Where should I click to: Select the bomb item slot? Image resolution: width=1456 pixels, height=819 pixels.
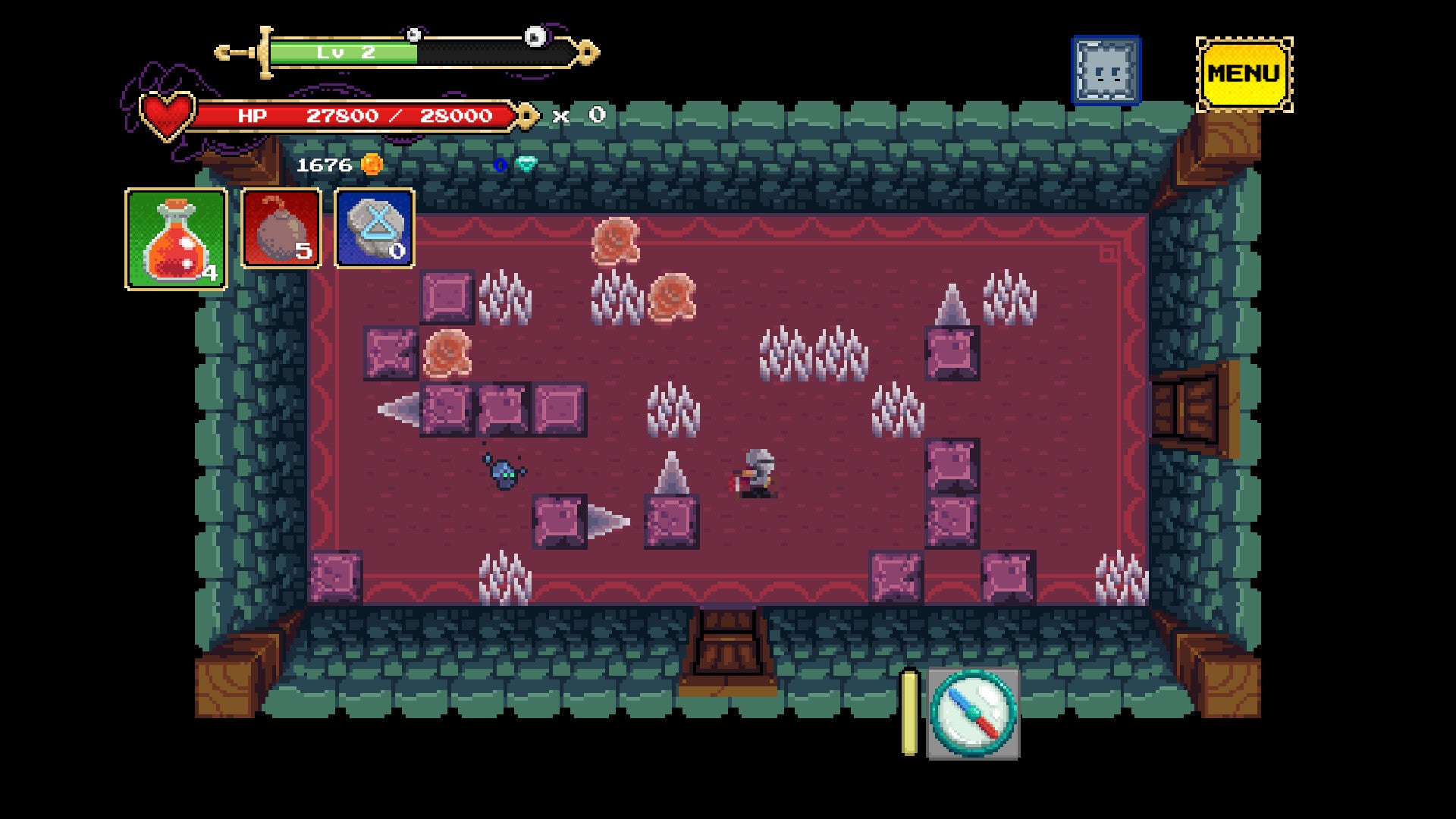281,228
